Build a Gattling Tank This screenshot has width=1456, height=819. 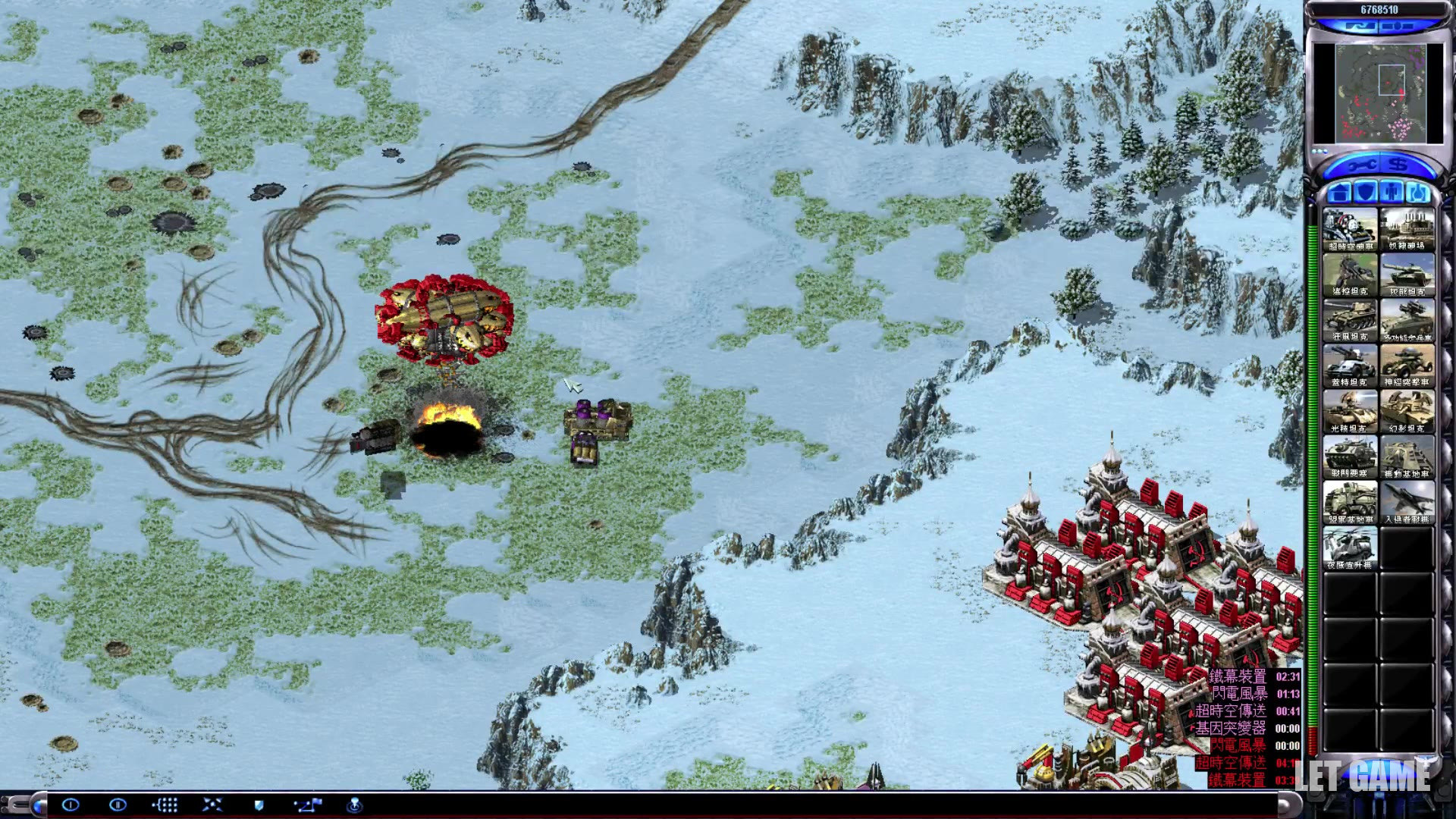(1350, 366)
